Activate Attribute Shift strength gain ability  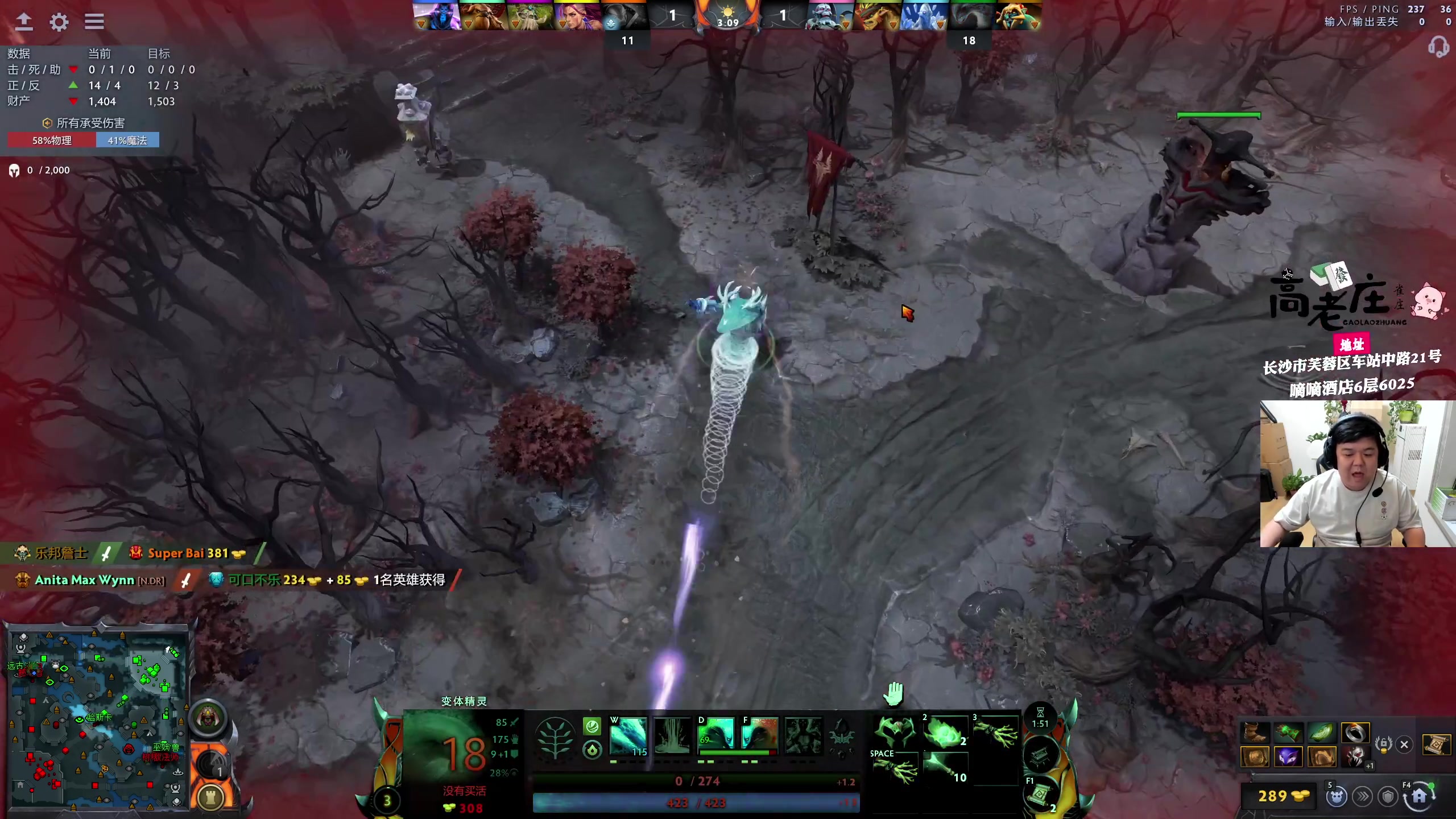click(x=759, y=734)
